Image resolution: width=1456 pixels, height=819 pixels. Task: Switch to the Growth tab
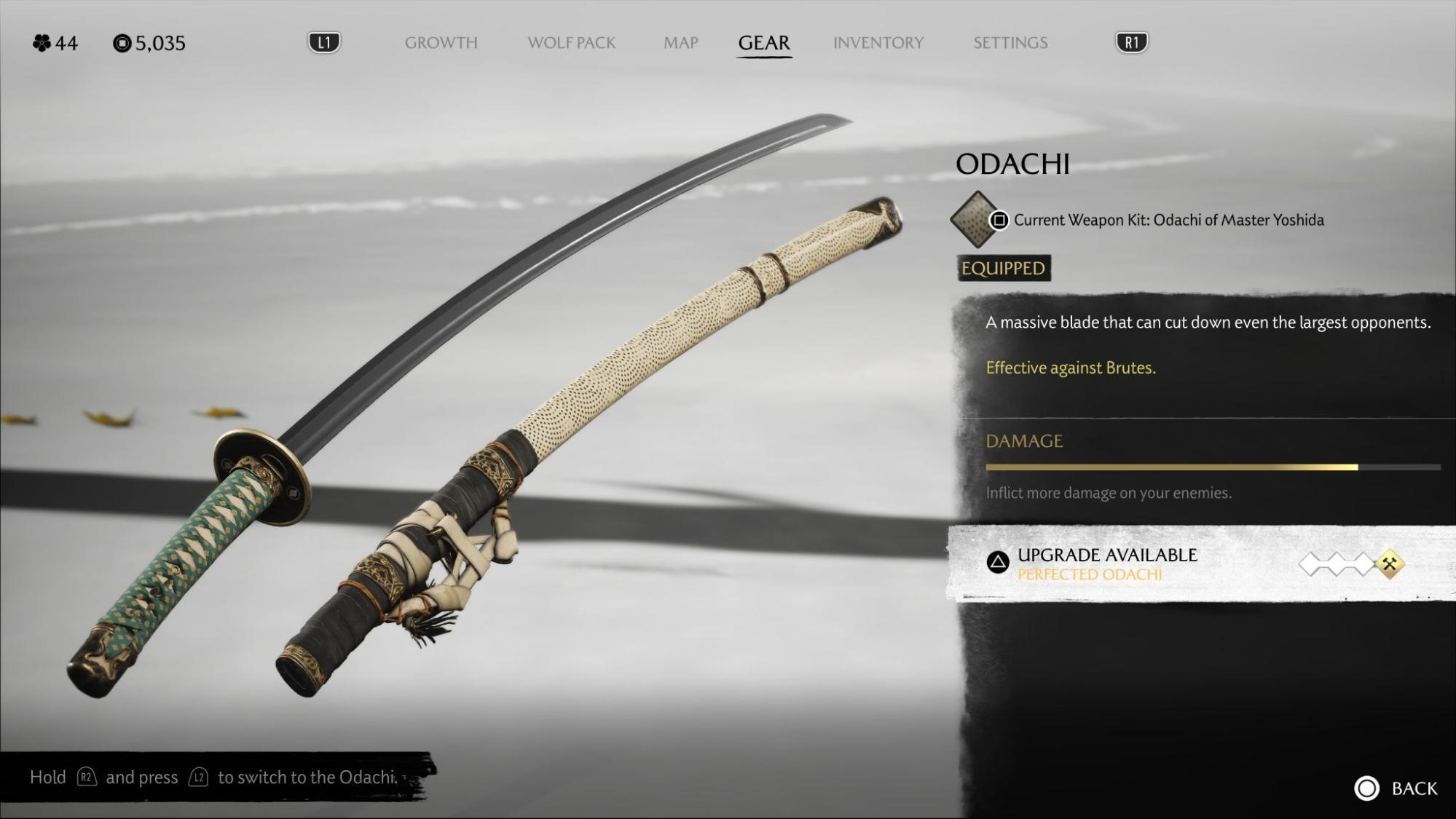441,43
